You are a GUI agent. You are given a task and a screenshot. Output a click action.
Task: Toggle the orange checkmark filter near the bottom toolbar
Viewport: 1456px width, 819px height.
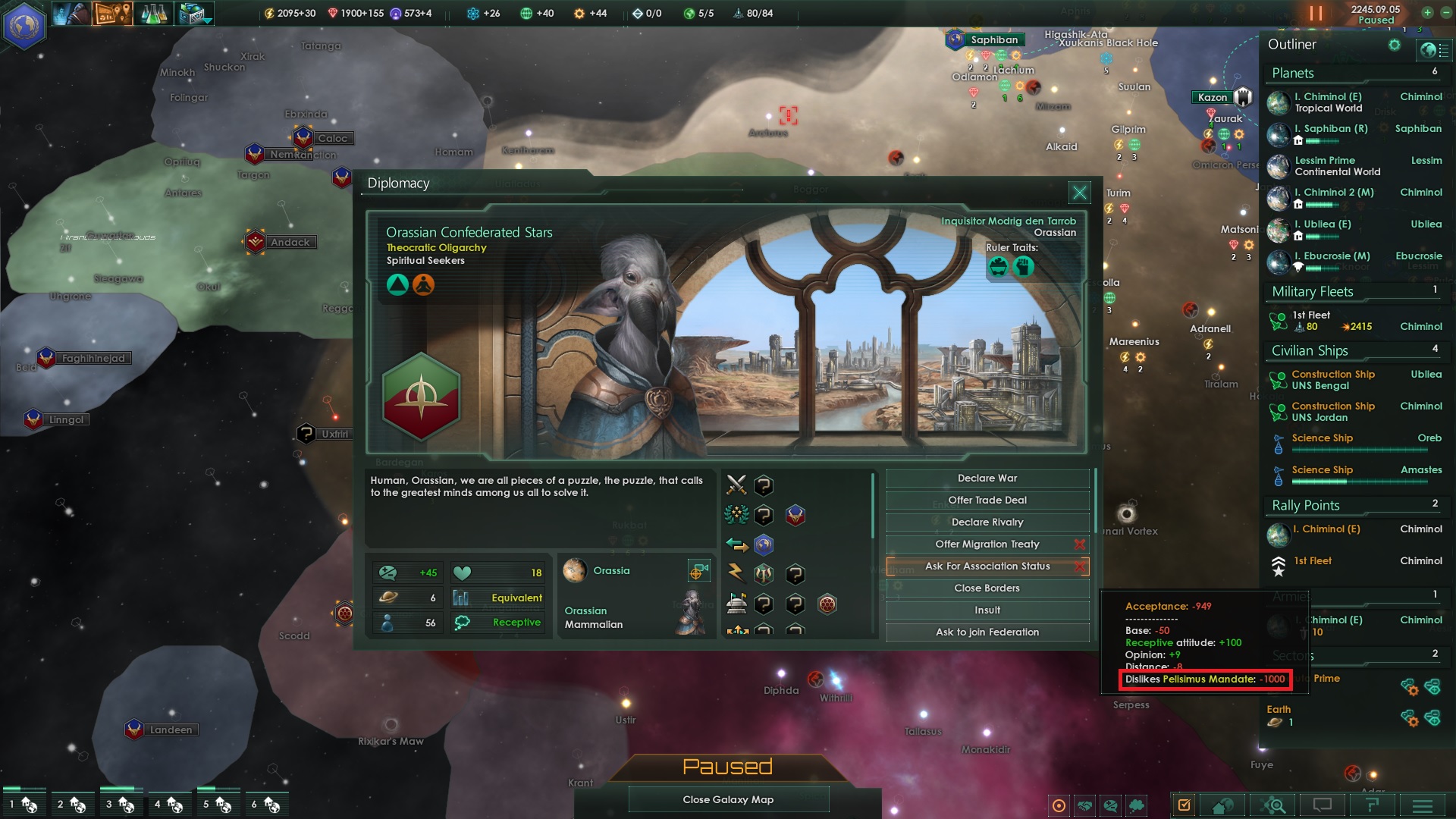(x=1185, y=805)
